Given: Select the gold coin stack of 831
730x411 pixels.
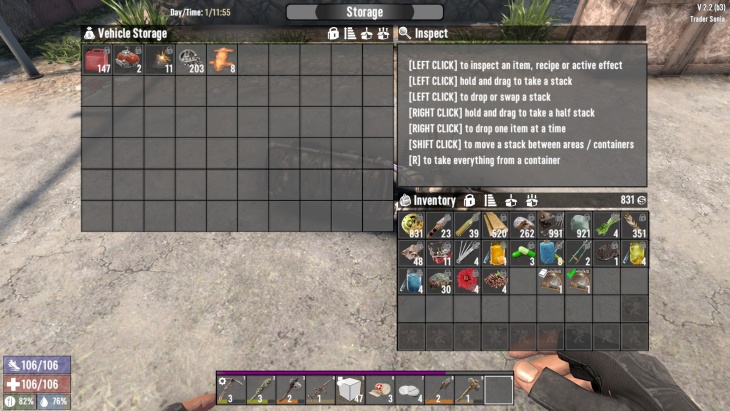Looking at the screenshot, I should (412, 225).
